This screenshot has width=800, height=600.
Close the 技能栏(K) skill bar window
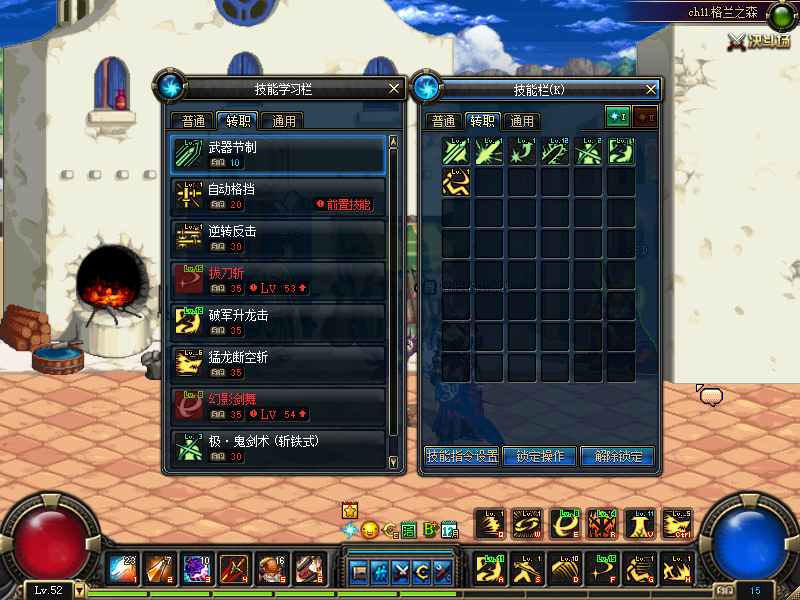coord(650,89)
